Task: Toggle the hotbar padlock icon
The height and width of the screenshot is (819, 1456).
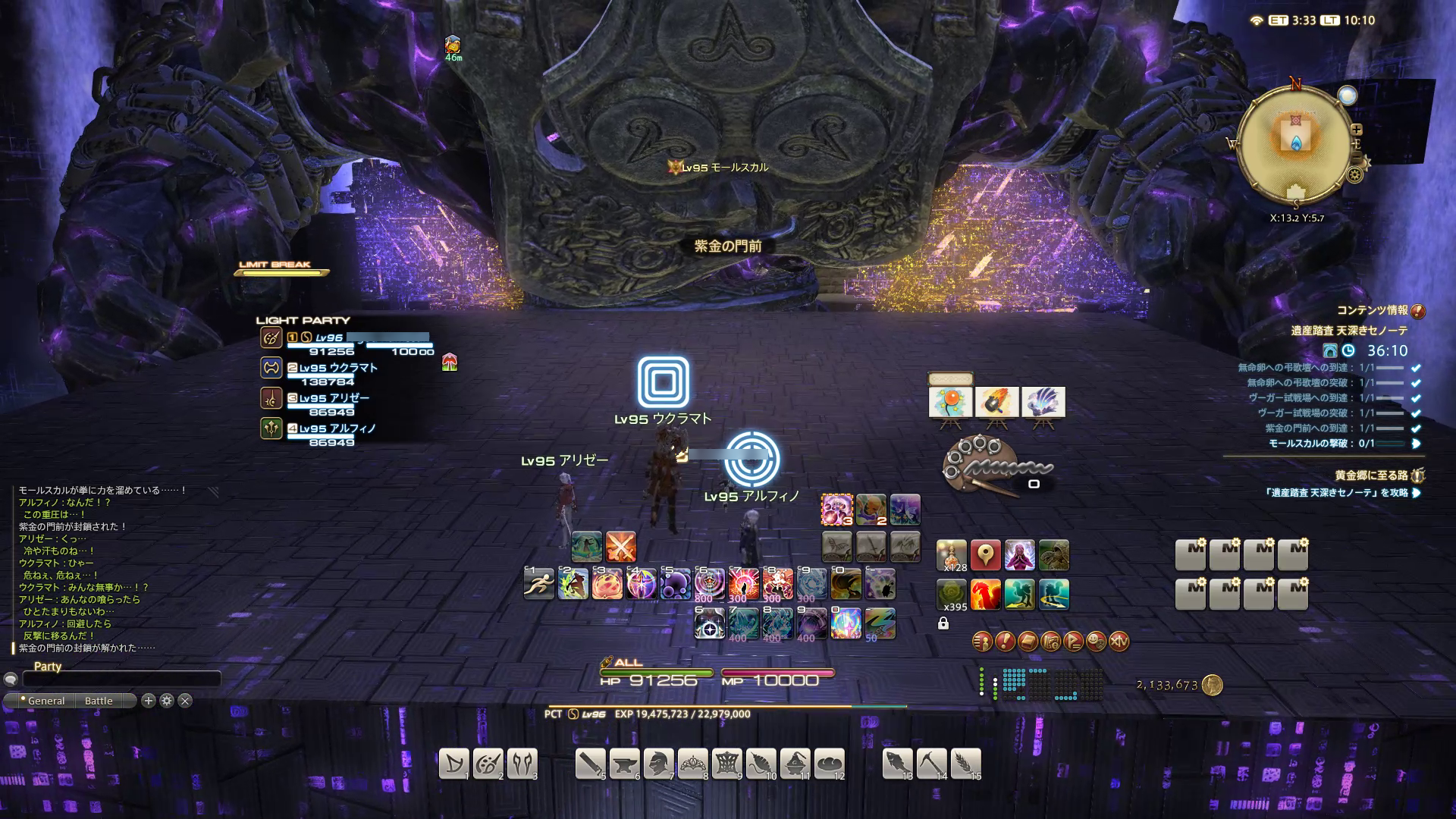Action: pos(943,623)
